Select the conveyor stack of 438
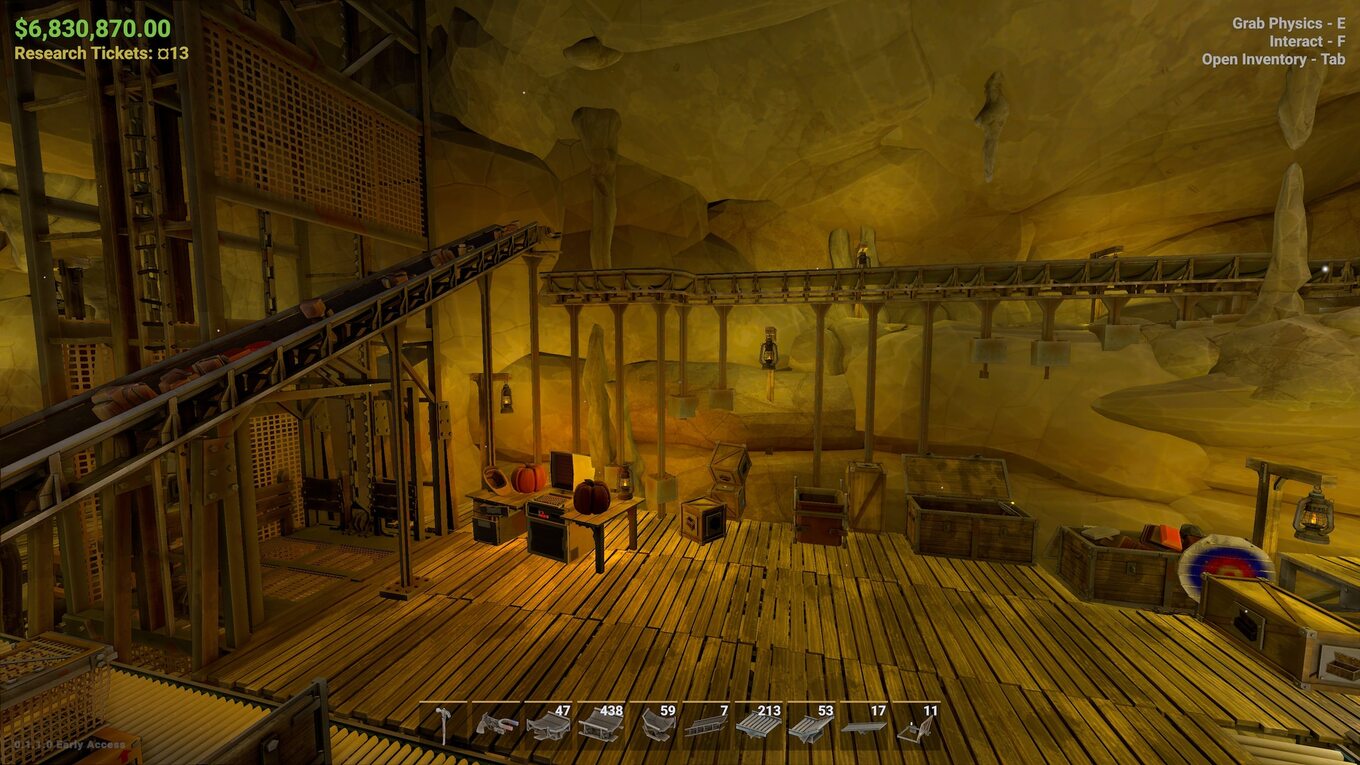 click(x=601, y=724)
